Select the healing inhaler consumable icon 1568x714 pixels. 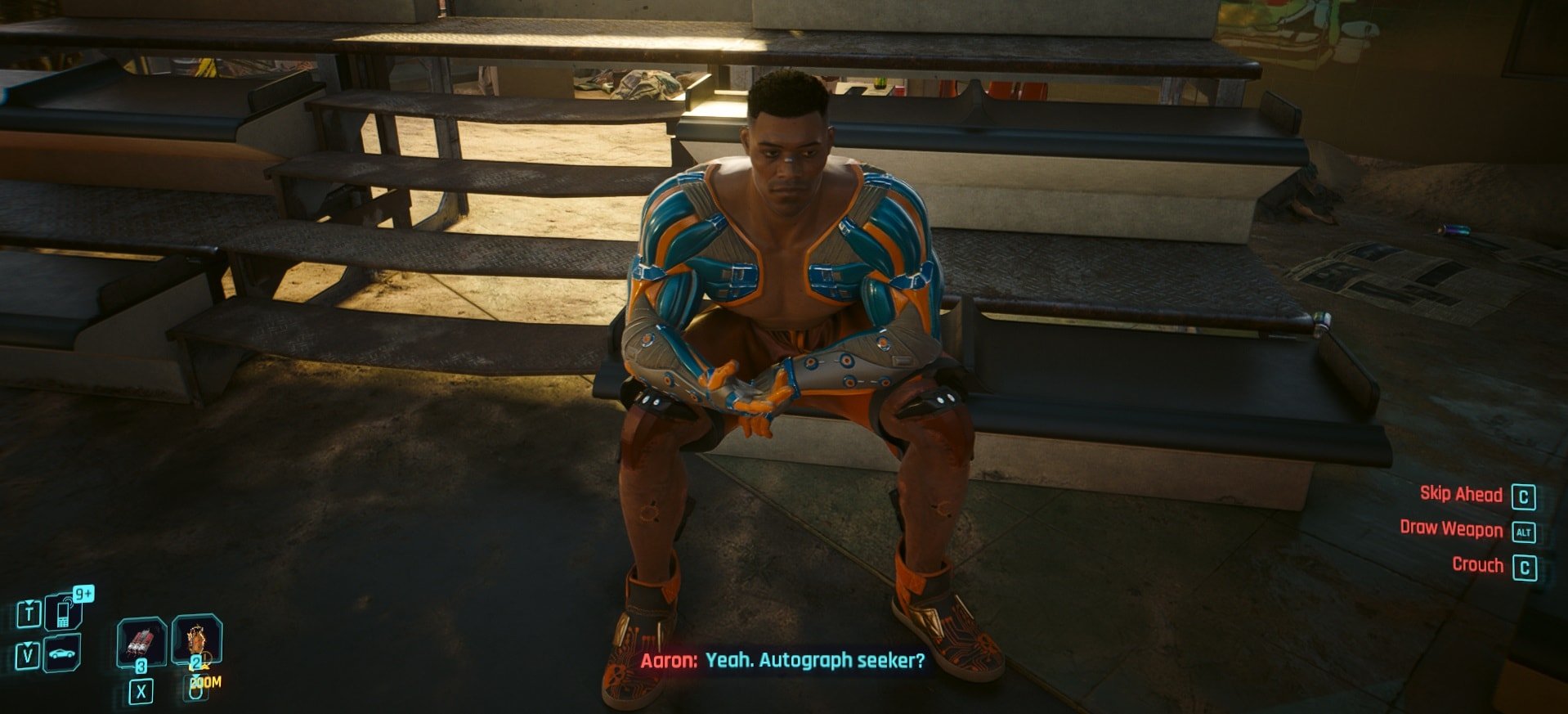coord(196,641)
